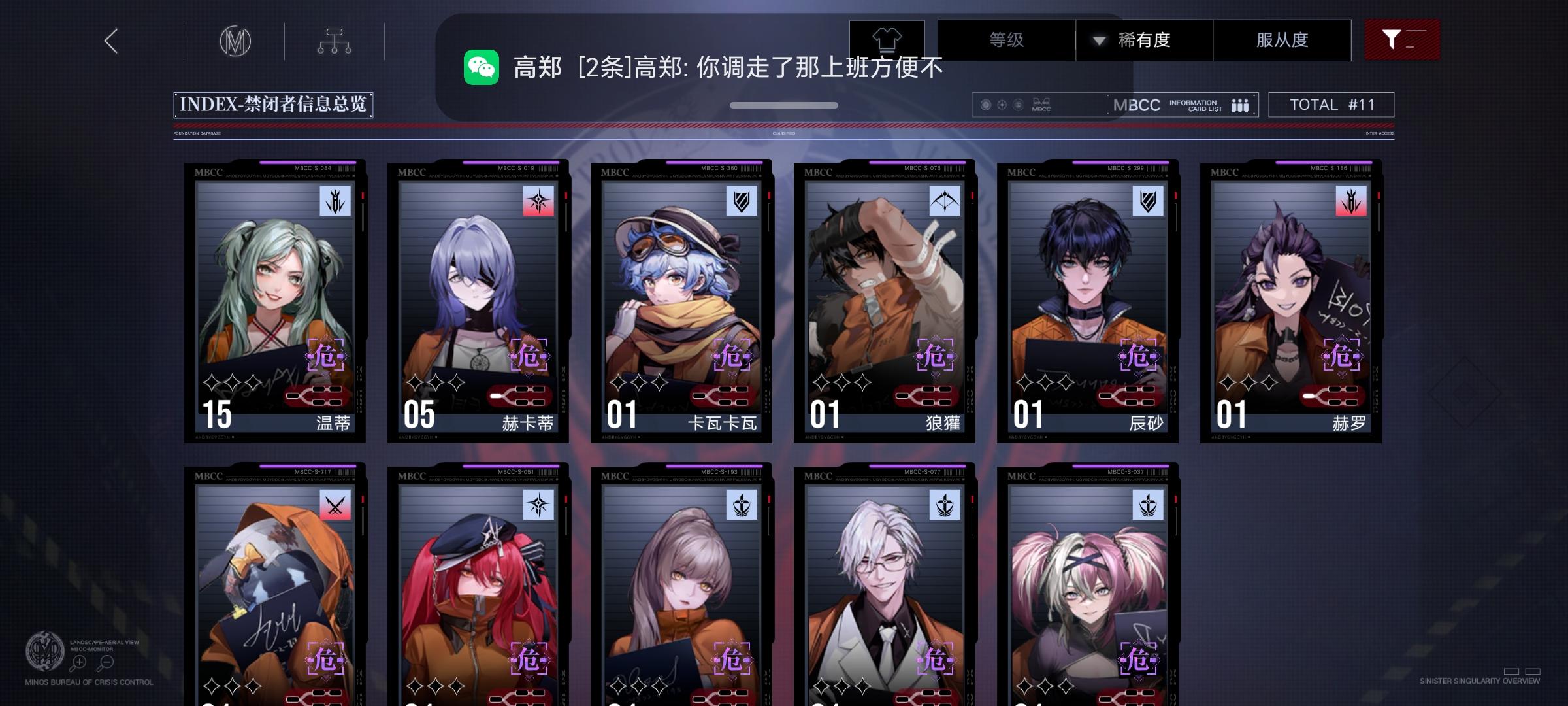Expand the 稀有度 rarity sort dropdown

coord(1145,40)
